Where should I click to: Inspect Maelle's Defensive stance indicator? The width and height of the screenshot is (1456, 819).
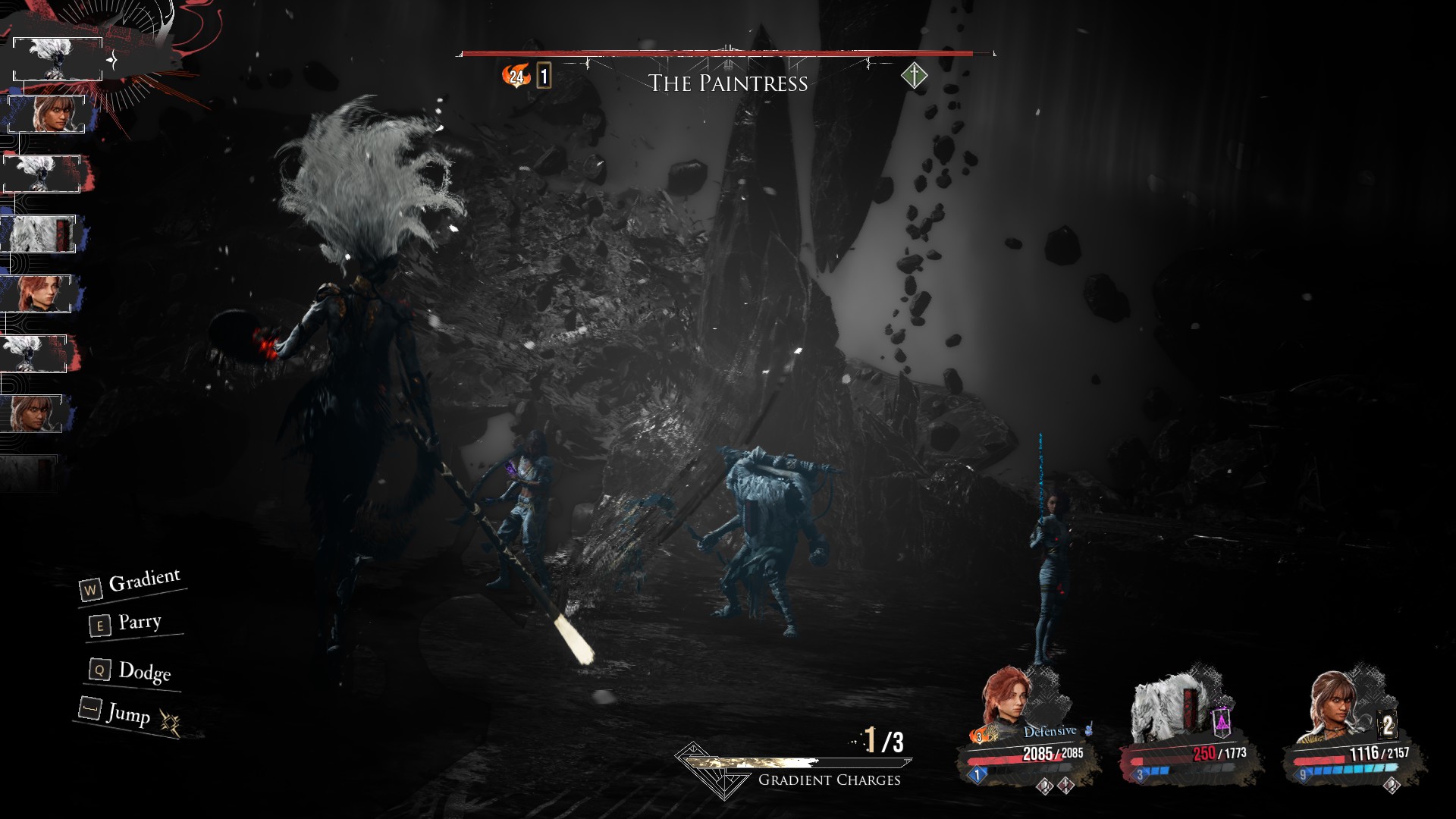tap(1050, 731)
